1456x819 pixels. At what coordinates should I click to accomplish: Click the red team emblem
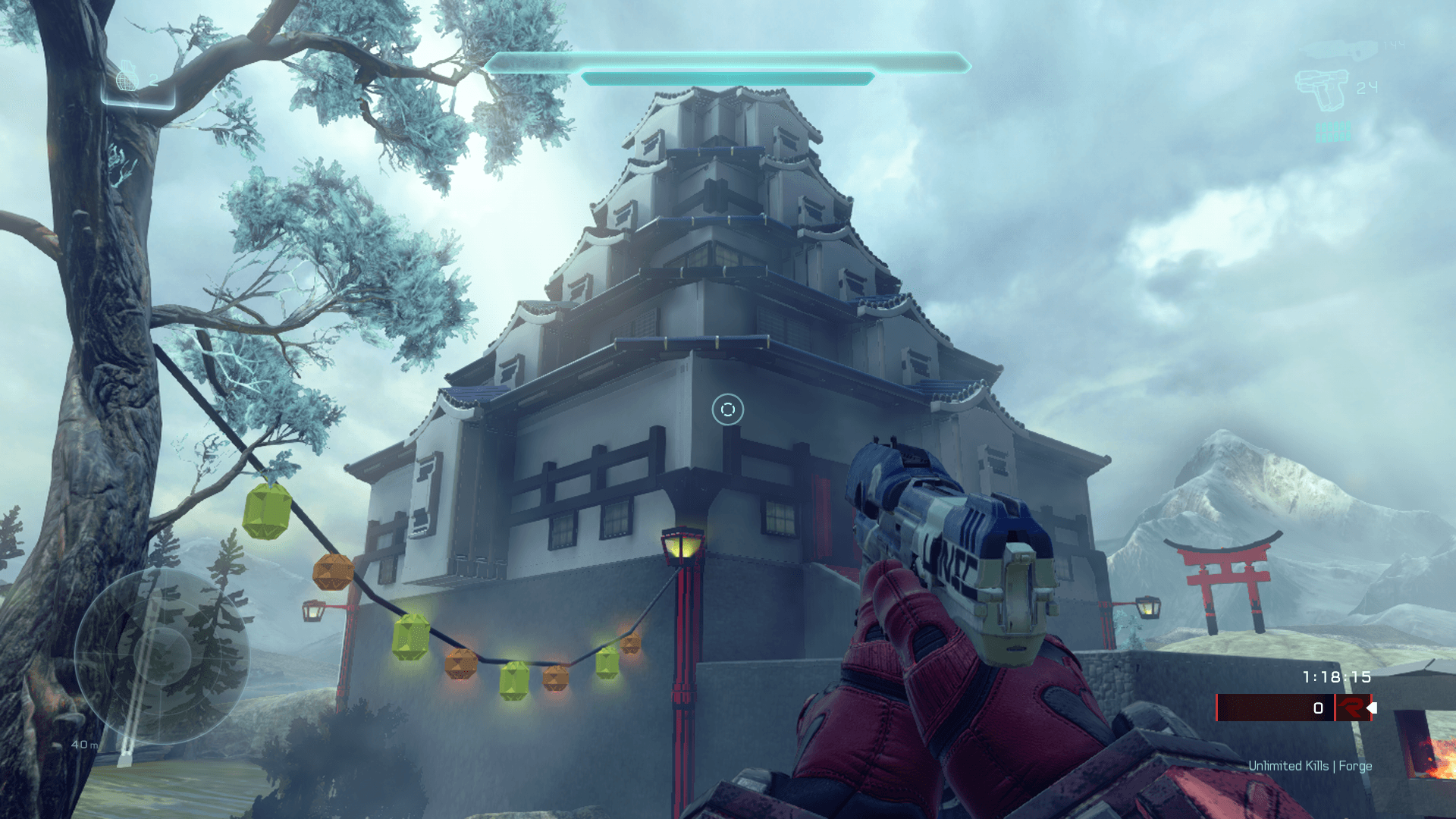click(1351, 708)
